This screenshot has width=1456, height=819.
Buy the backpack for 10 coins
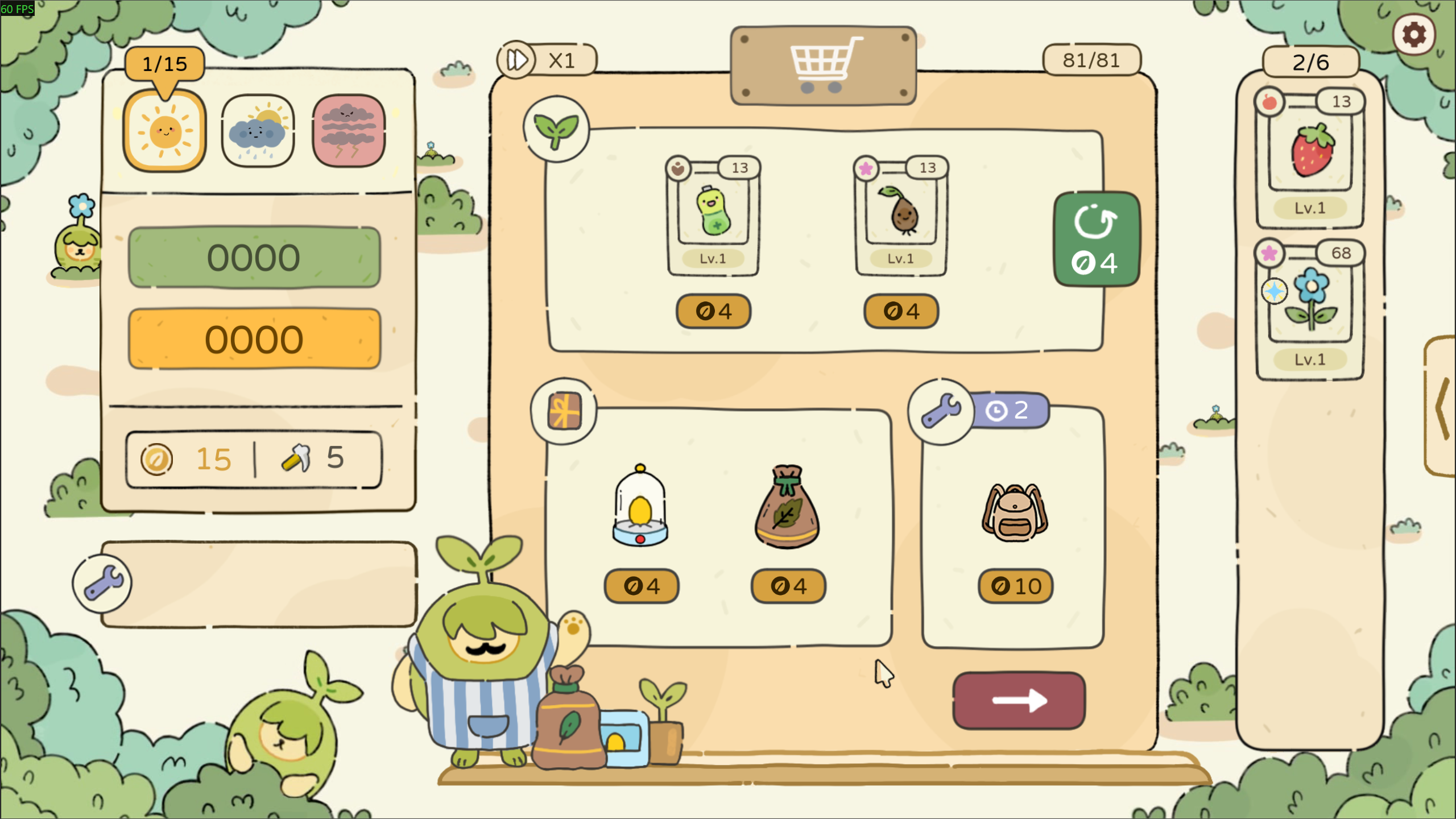1015,586
